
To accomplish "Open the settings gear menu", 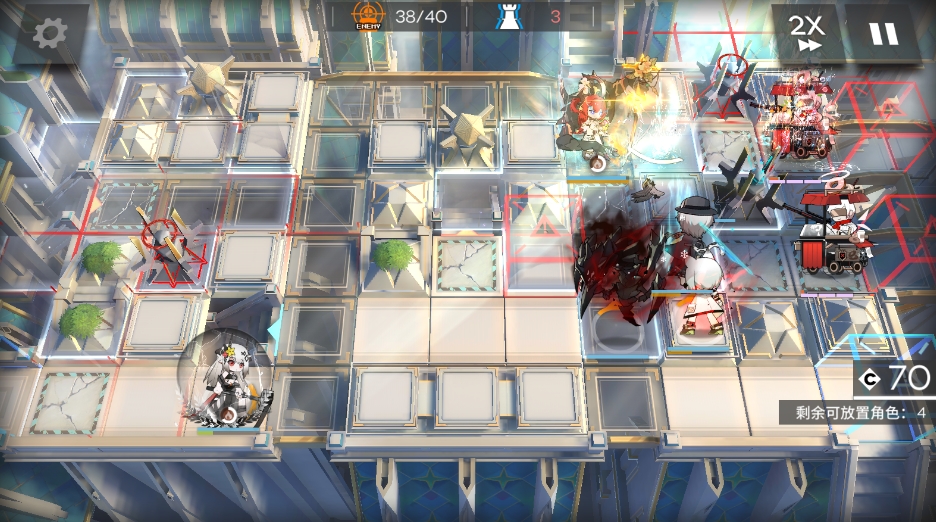I will point(49,33).
